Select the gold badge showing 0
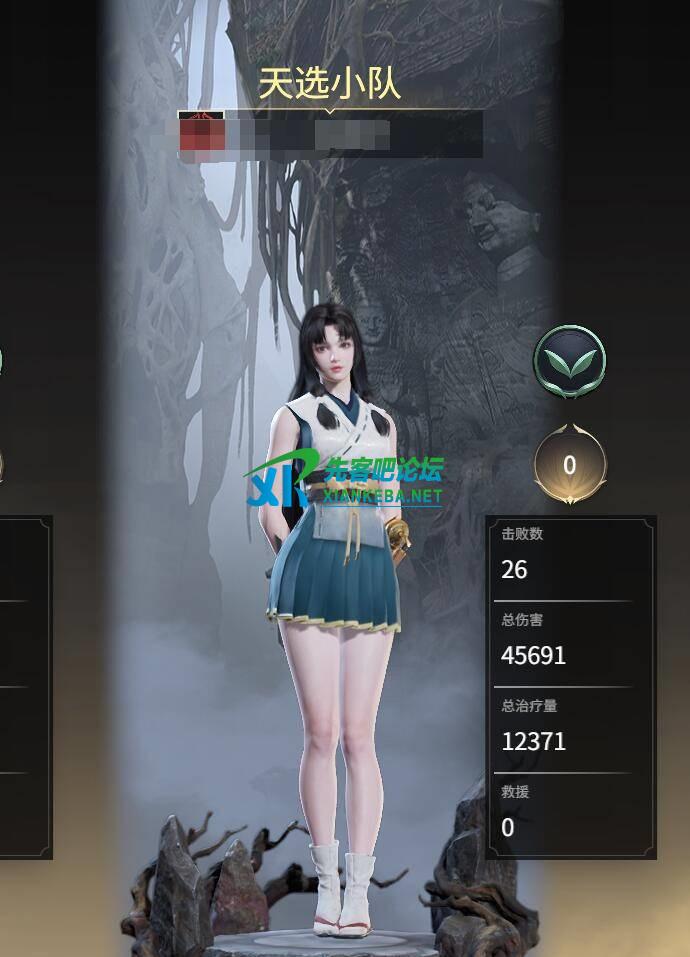Screen dimensions: 690x957 [569, 465]
